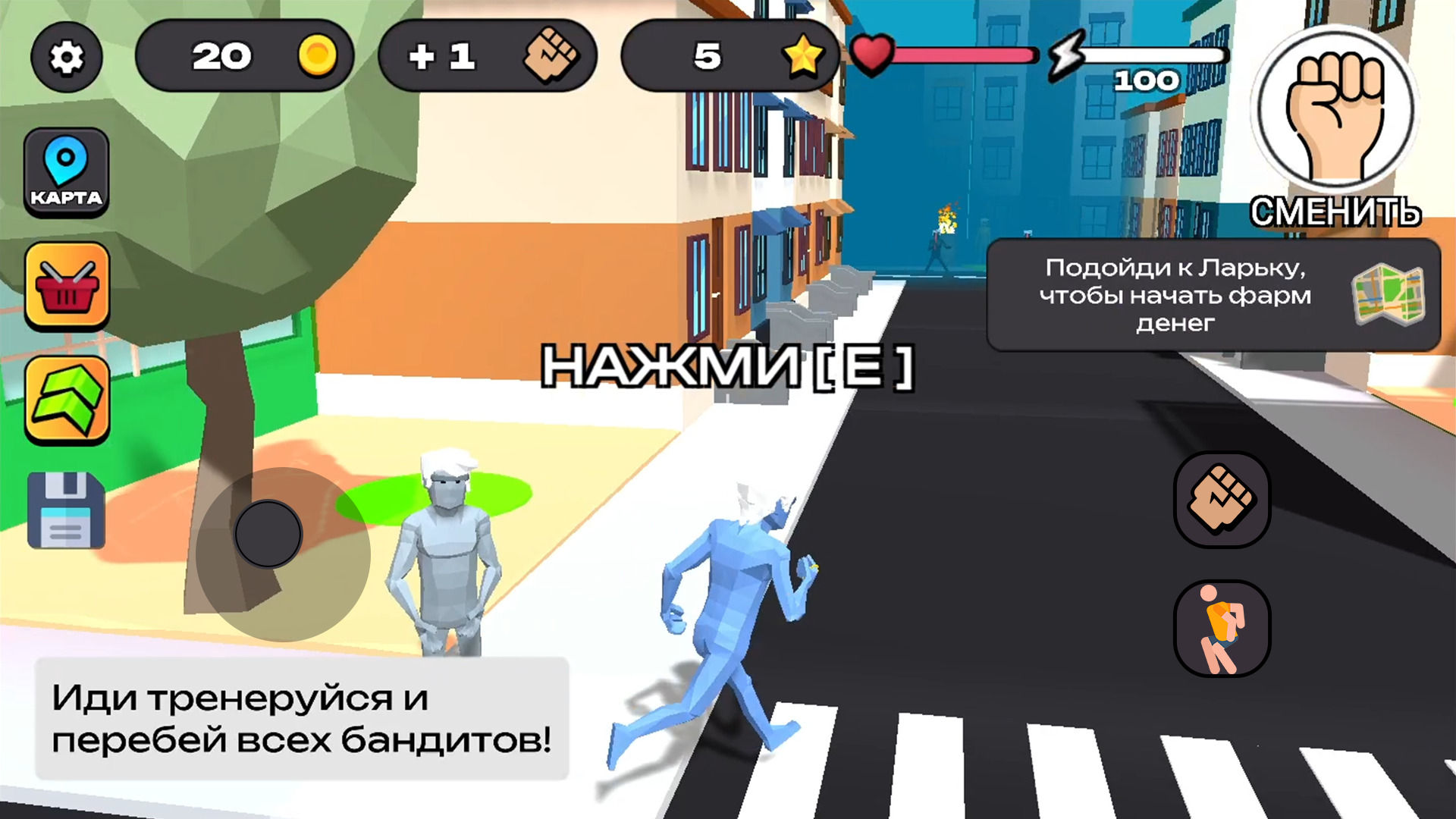The image size is (1456, 819).
Task: Tap the coin icon next to 20
Action: (x=317, y=56)
